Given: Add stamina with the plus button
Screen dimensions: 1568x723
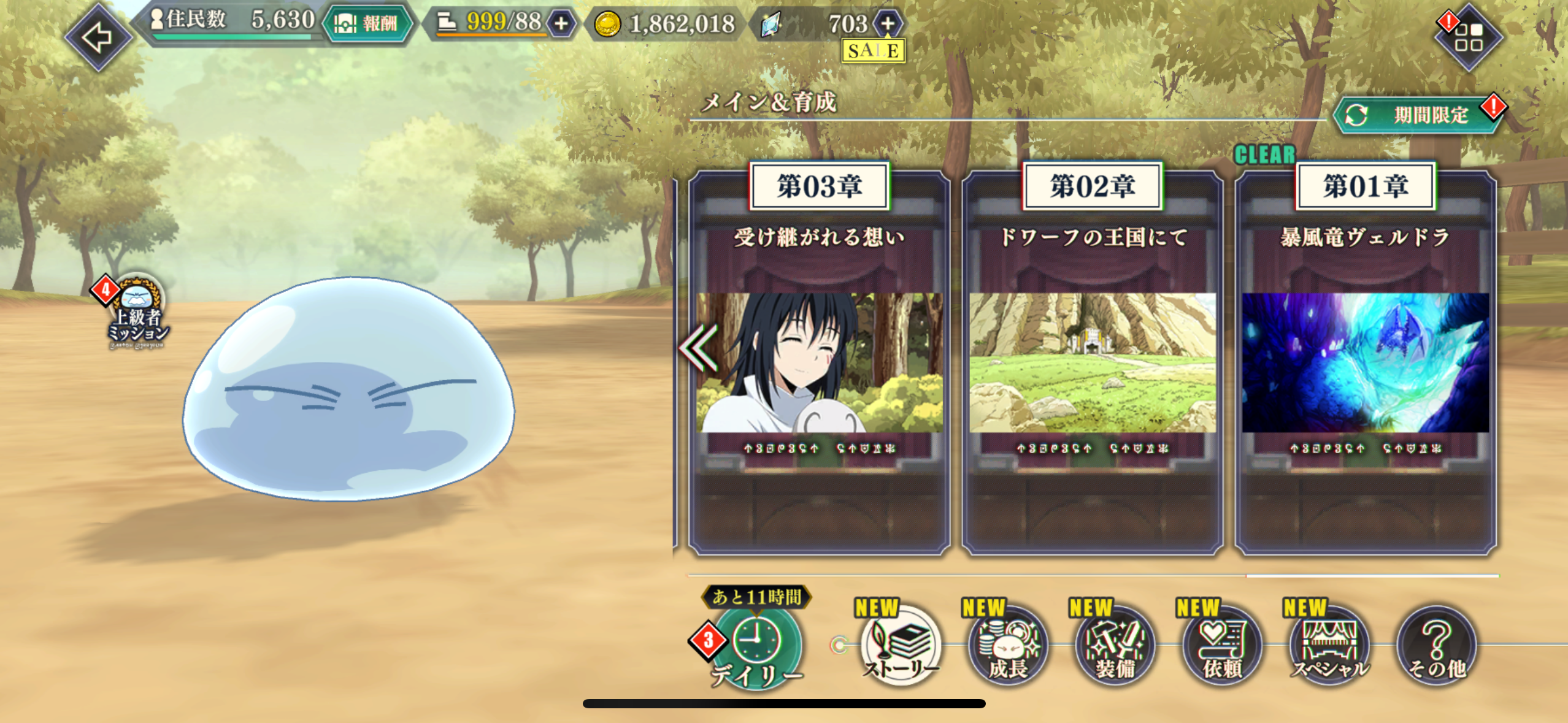Looking at the screenshot, I should pos(561,24).
